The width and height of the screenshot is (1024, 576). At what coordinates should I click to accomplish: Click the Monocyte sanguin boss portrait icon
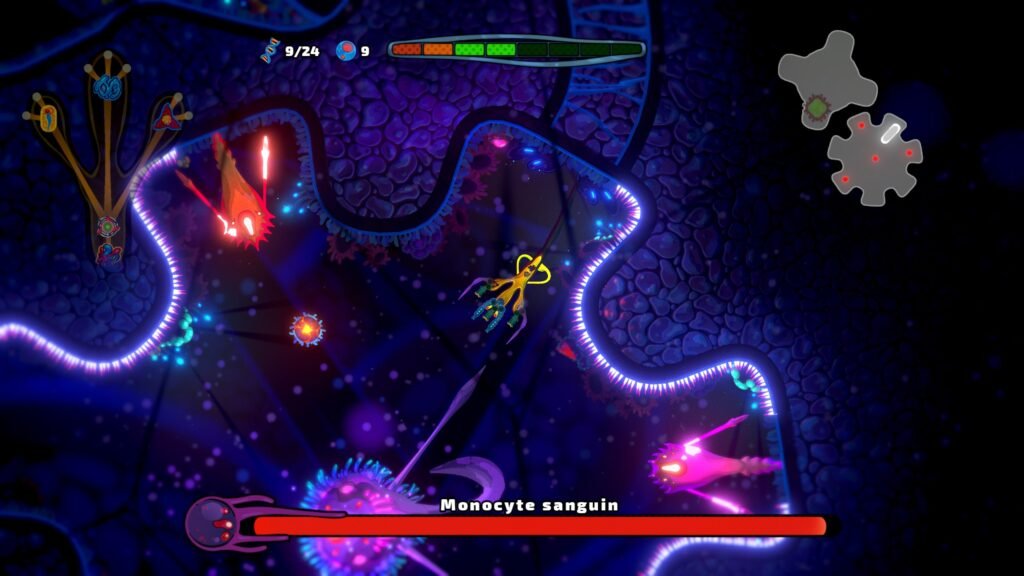point(212,522)
